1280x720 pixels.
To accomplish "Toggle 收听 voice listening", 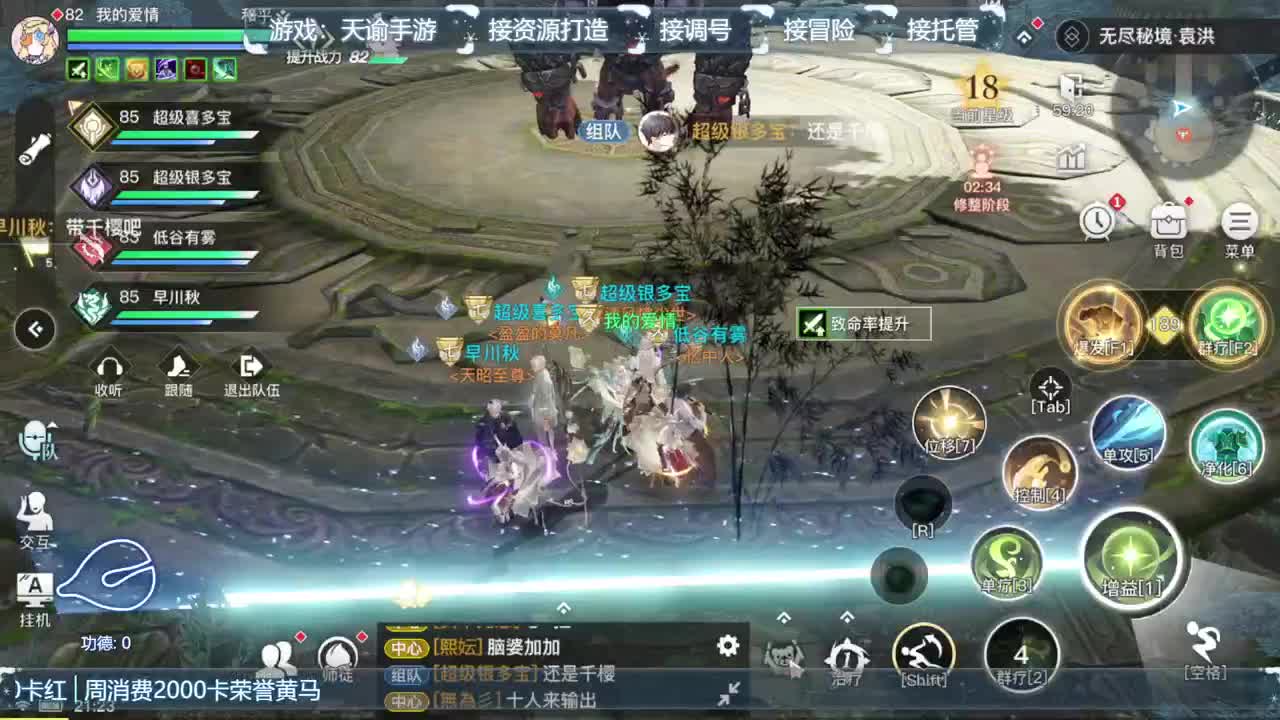I will click(108, 370).
